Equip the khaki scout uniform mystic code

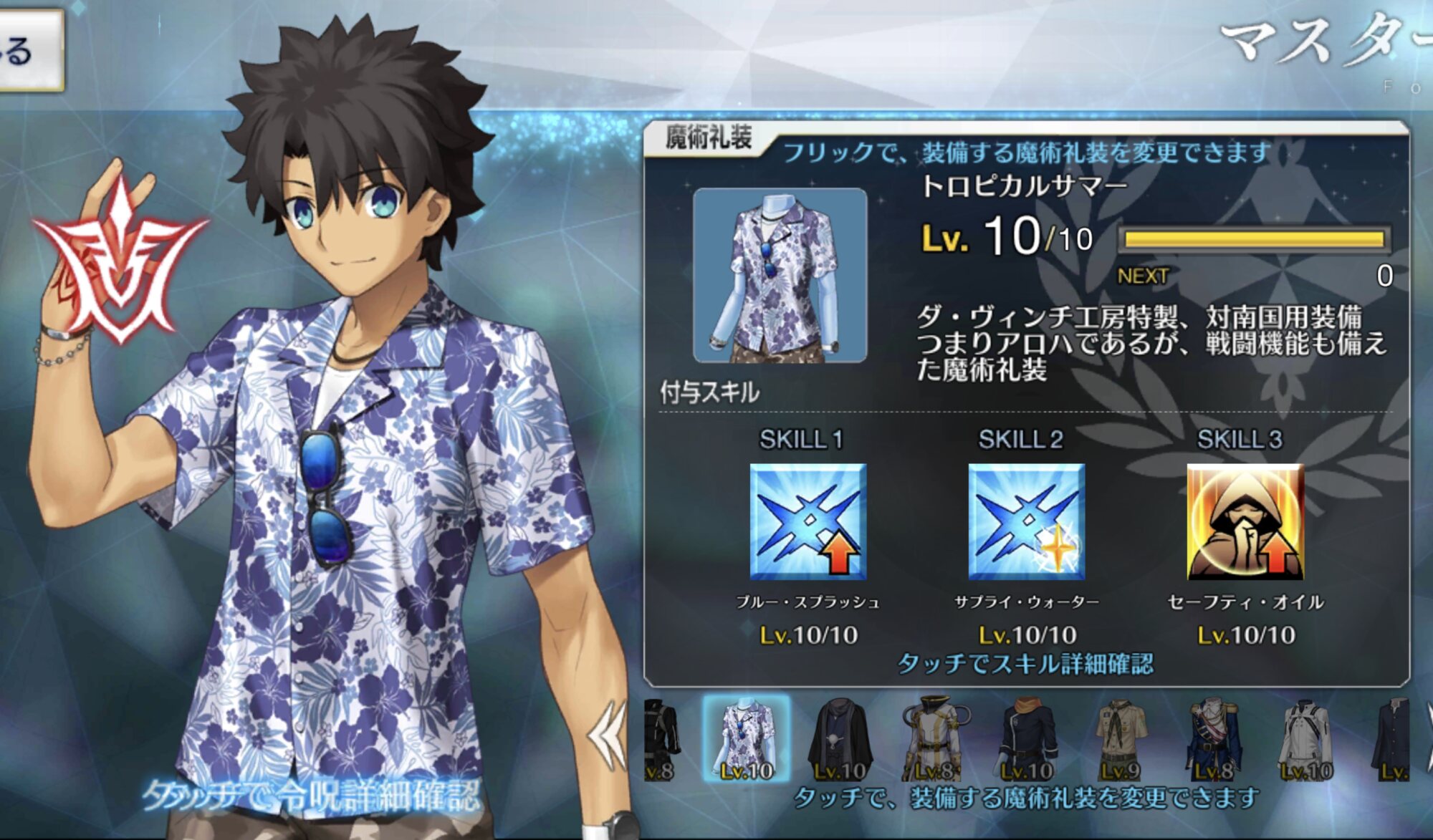click(x=1119, y=739)
